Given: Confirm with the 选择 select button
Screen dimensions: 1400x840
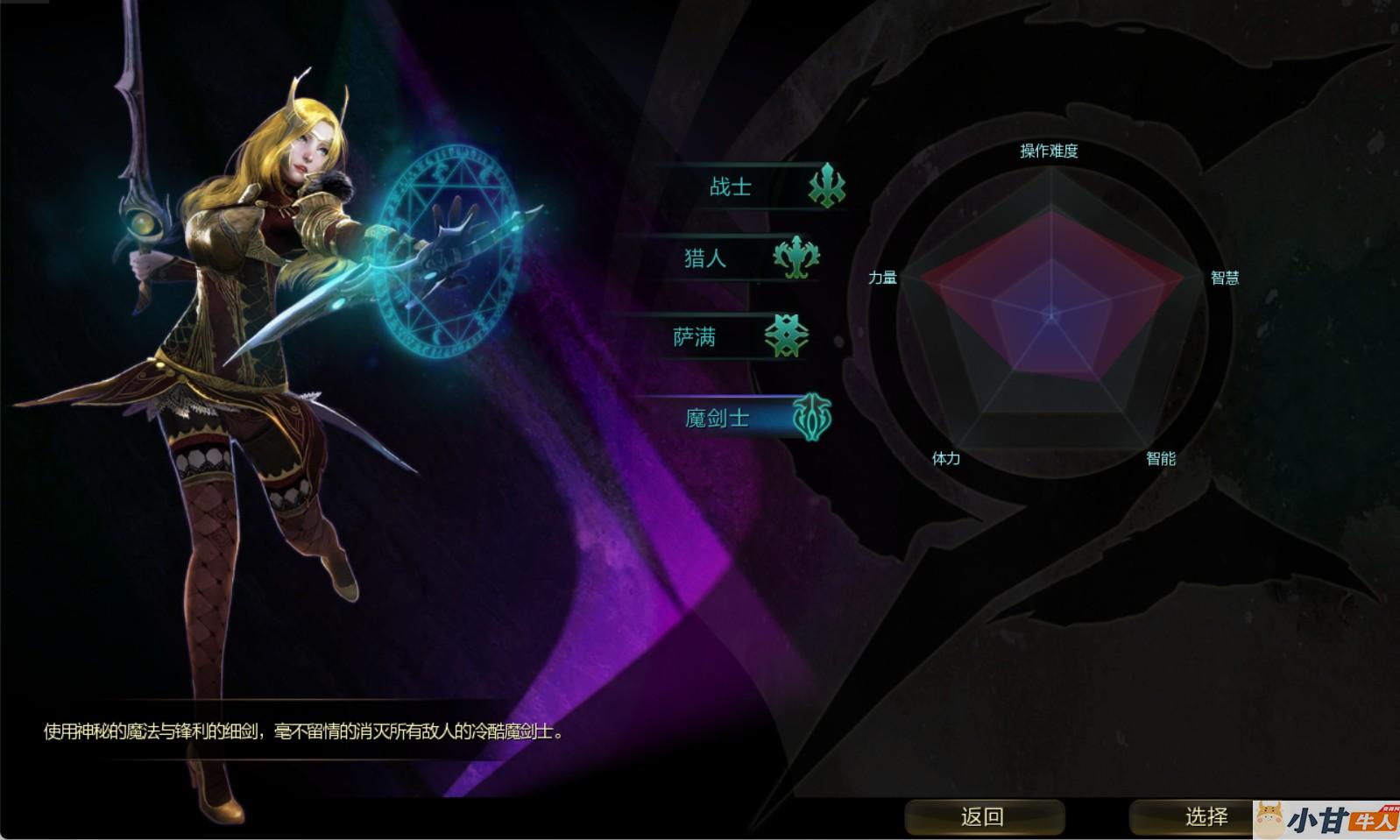Looking at the screenshot, I should 1205,816.
